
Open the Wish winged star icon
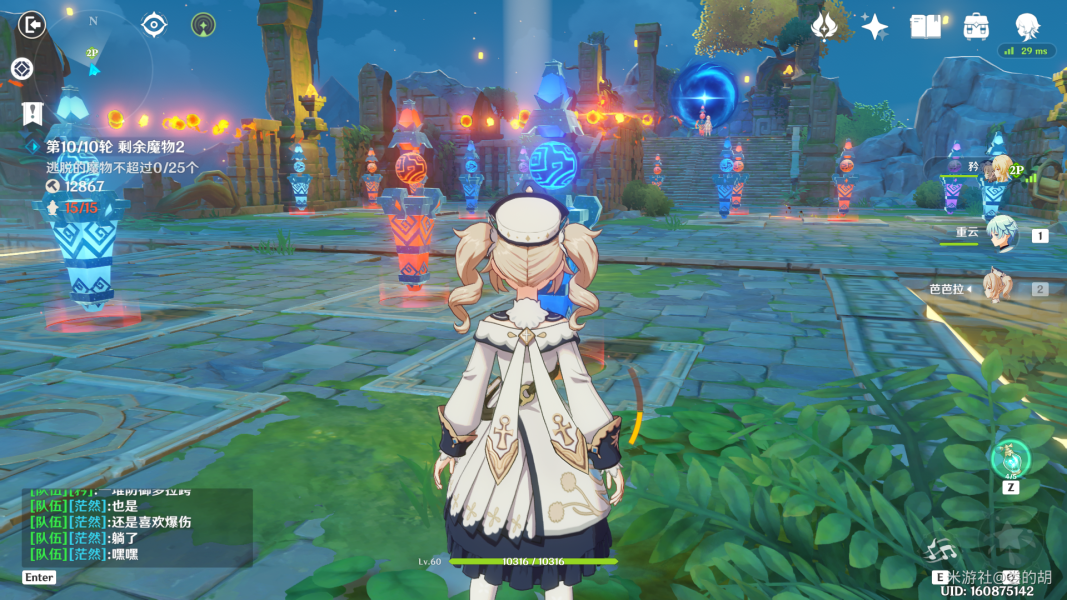pyautogui.click(x=825, y=26)
